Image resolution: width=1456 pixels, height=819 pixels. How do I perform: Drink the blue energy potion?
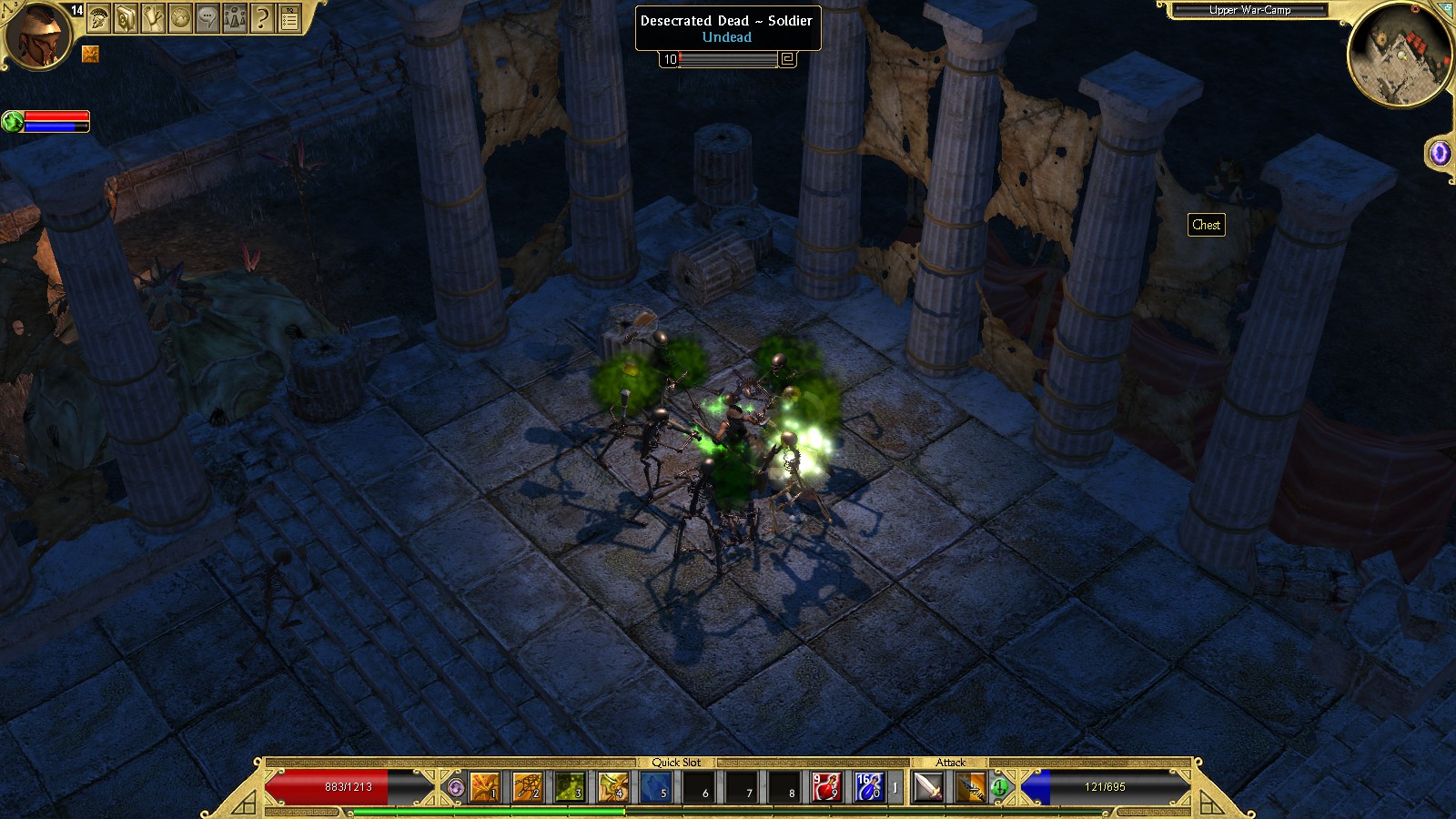[868, 787]
